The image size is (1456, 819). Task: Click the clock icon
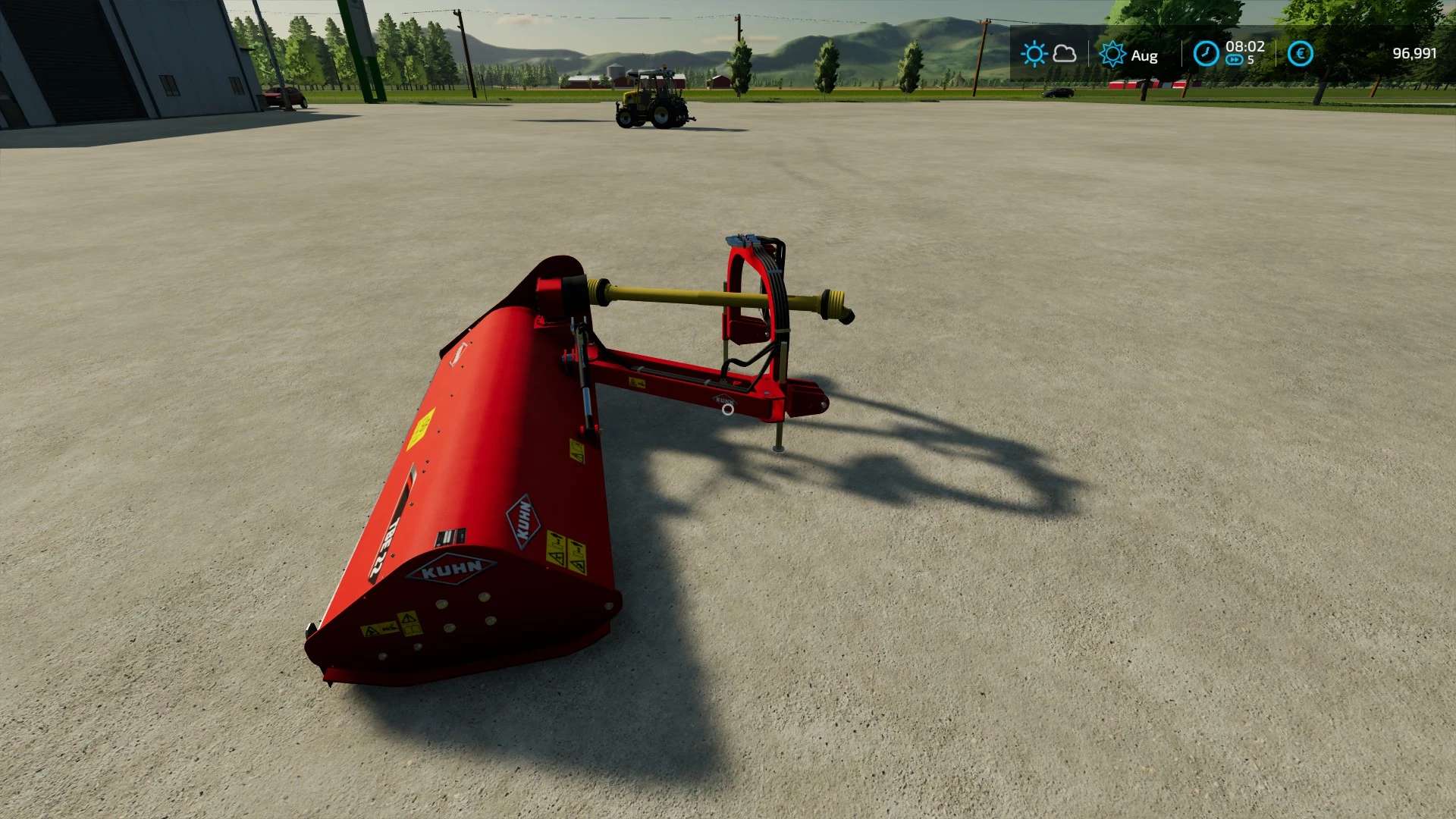[x=1206, y=54]
